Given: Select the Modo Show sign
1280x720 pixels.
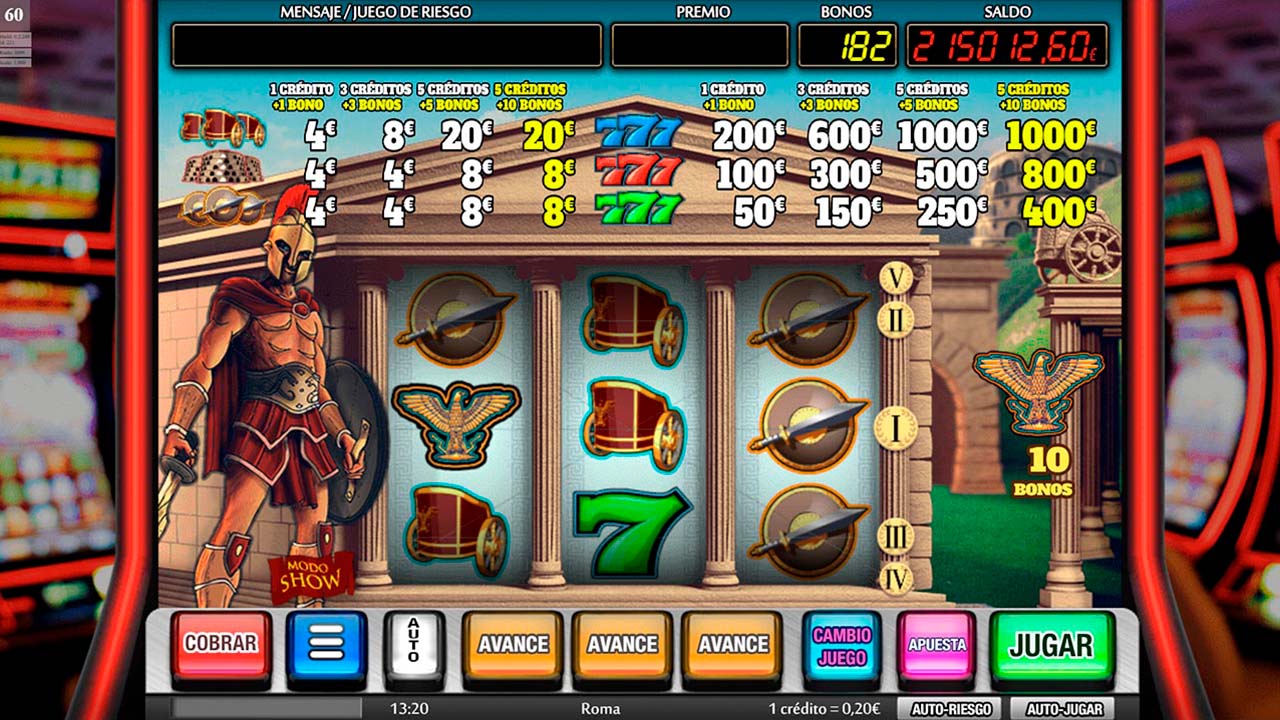Looking at the screenshot, I should 311,577.
